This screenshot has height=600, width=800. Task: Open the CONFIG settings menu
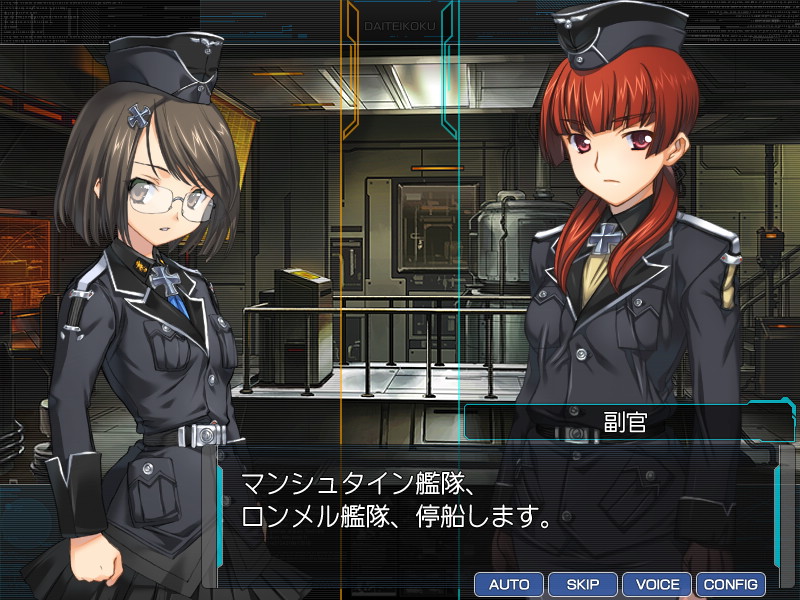(x=731, y=584)
